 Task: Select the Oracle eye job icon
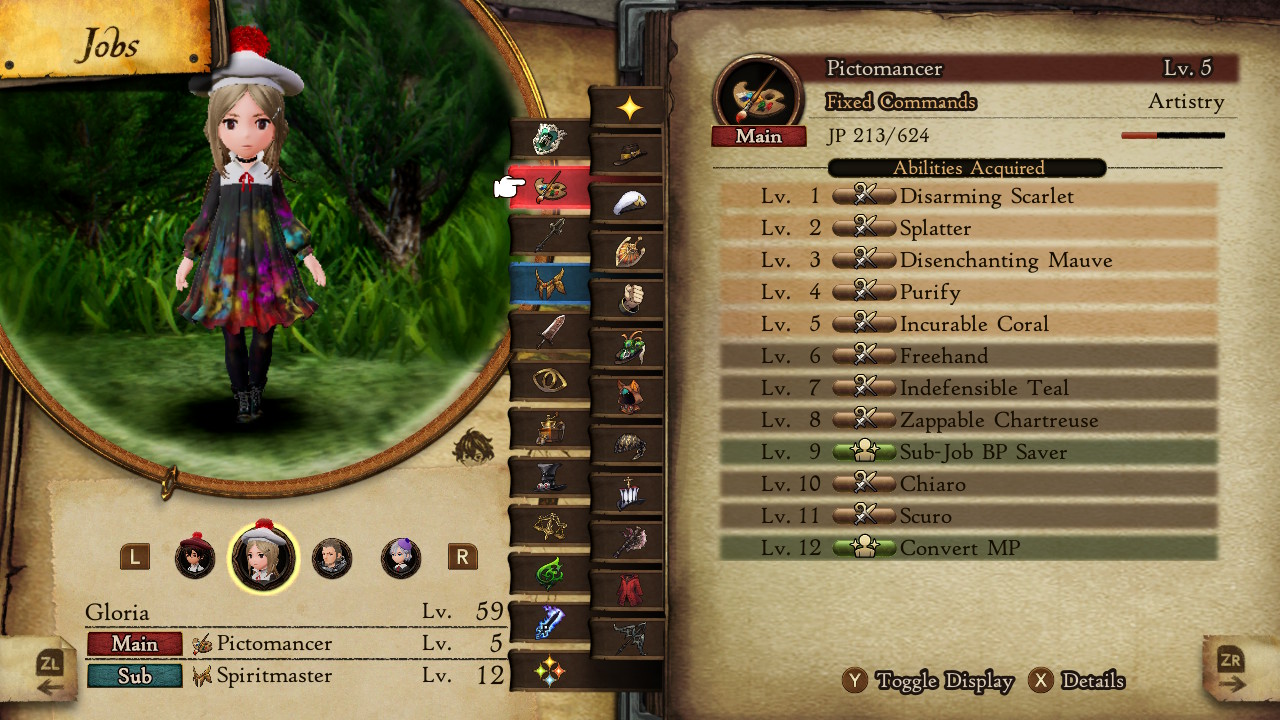548,382
